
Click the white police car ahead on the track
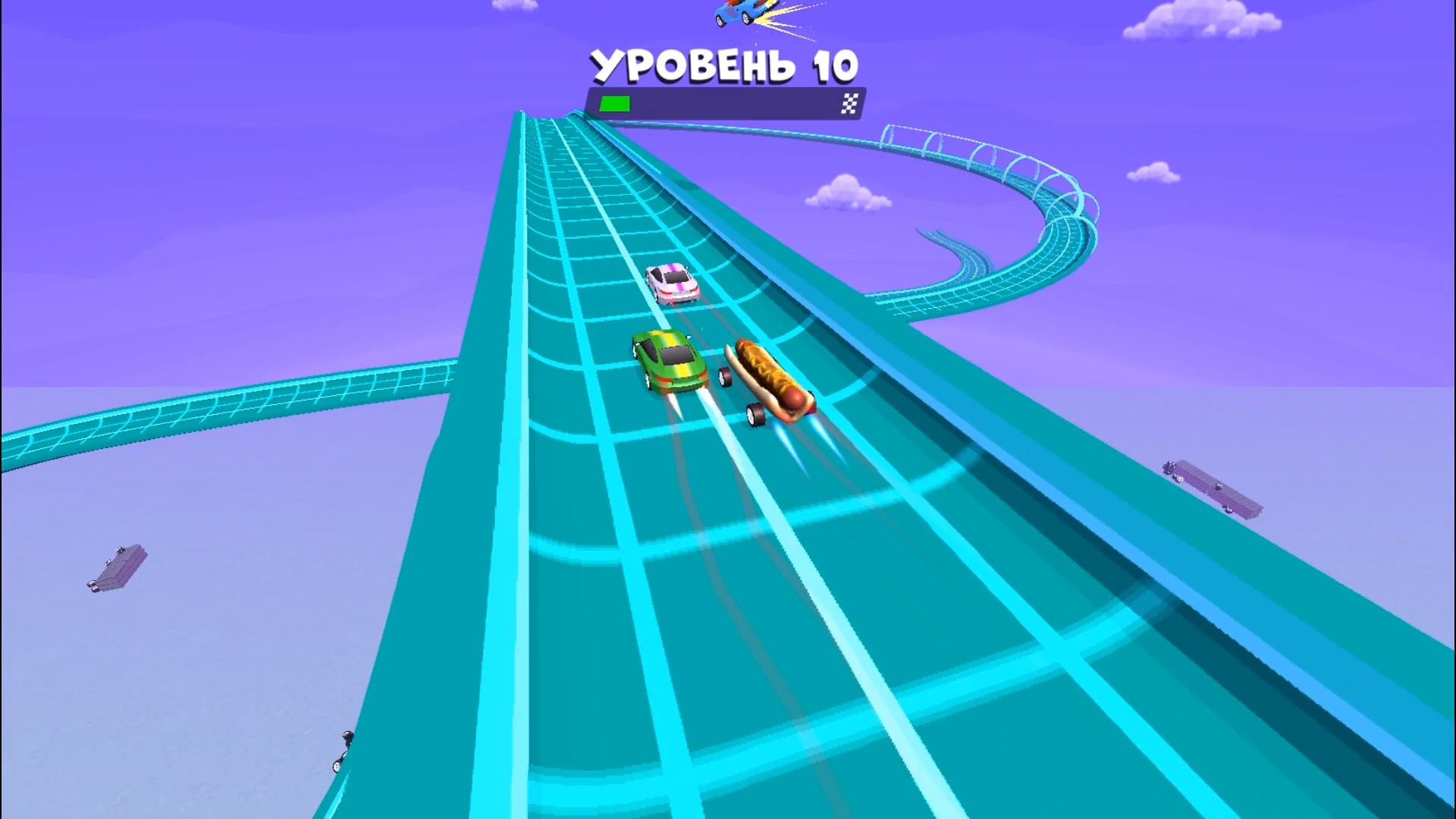tap(671, 287)
